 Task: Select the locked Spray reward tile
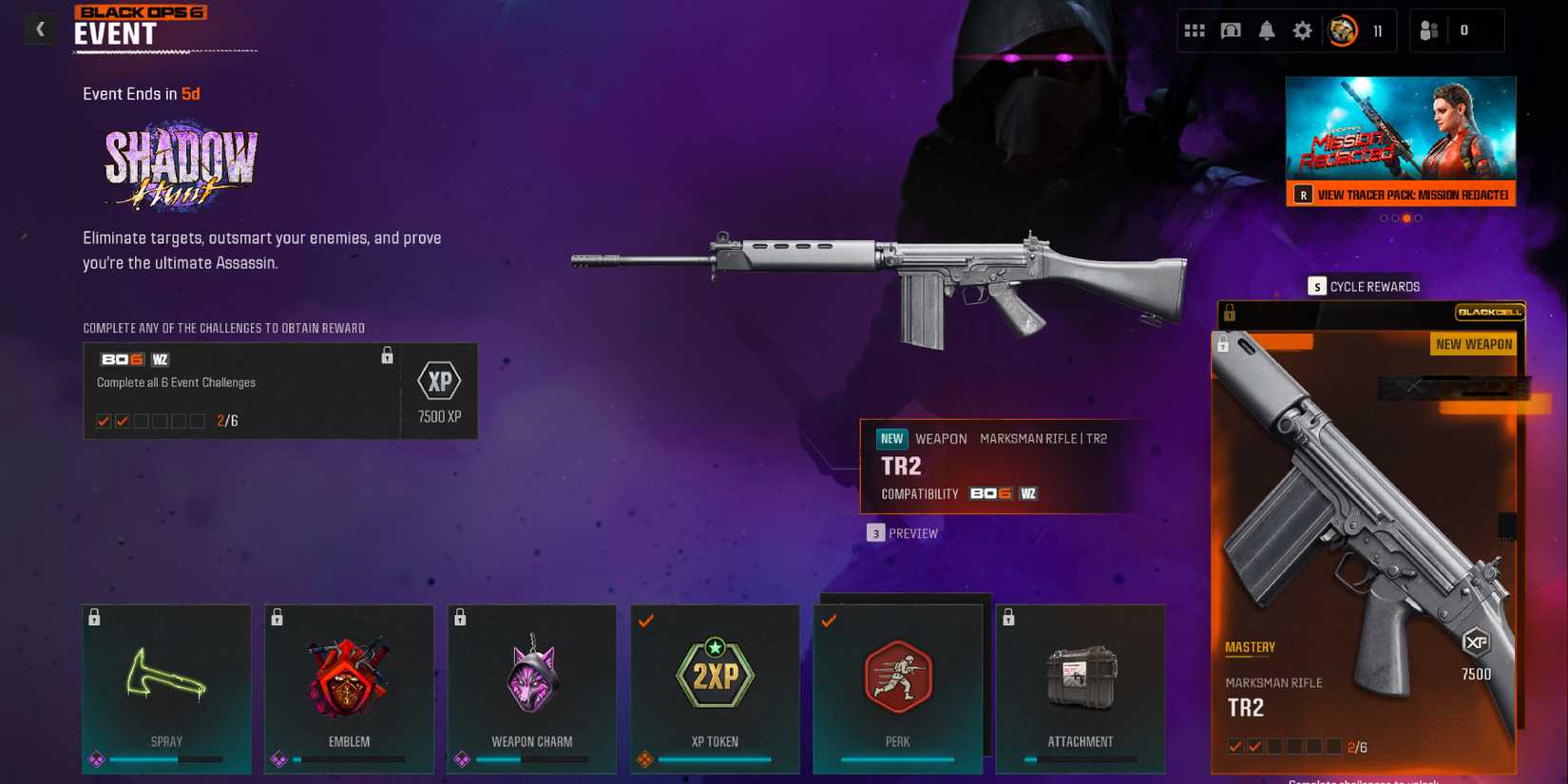(x=166, y=689)
